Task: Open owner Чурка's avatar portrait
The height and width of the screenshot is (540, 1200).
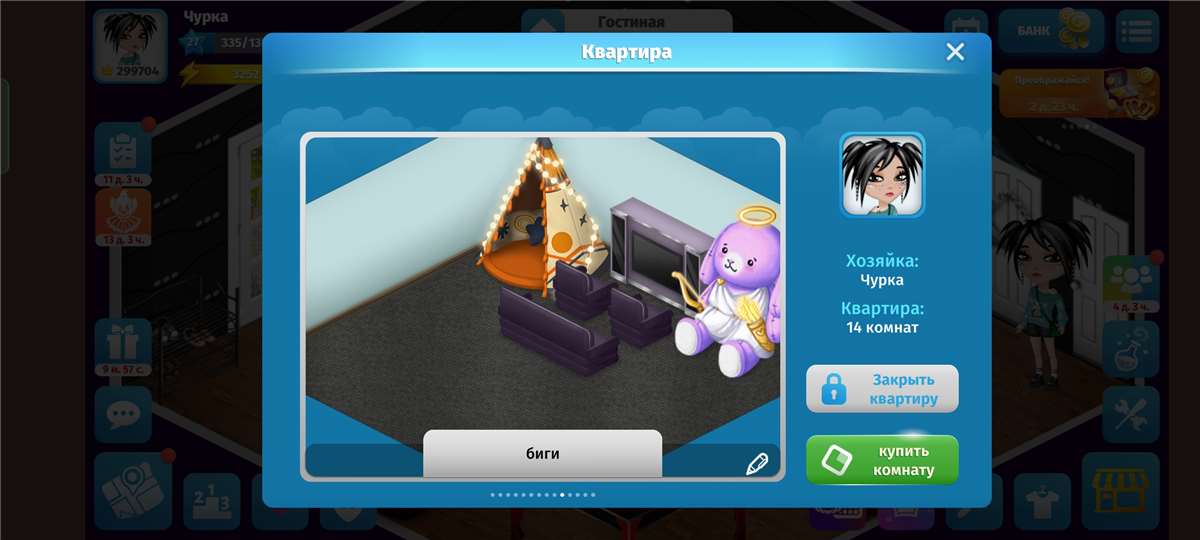Action: pos(882,175)
